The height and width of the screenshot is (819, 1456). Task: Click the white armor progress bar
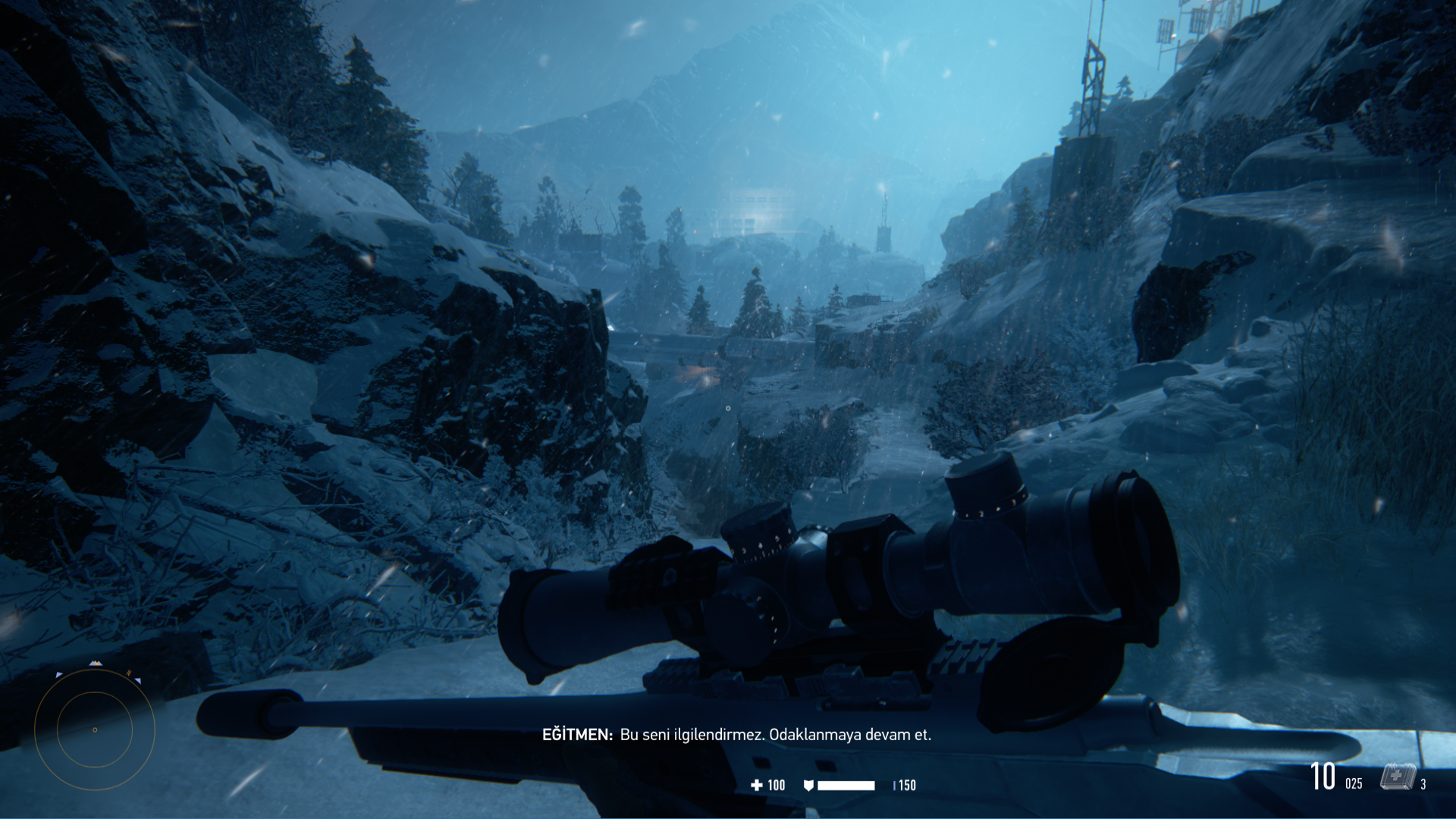click(x=846, y=786)
